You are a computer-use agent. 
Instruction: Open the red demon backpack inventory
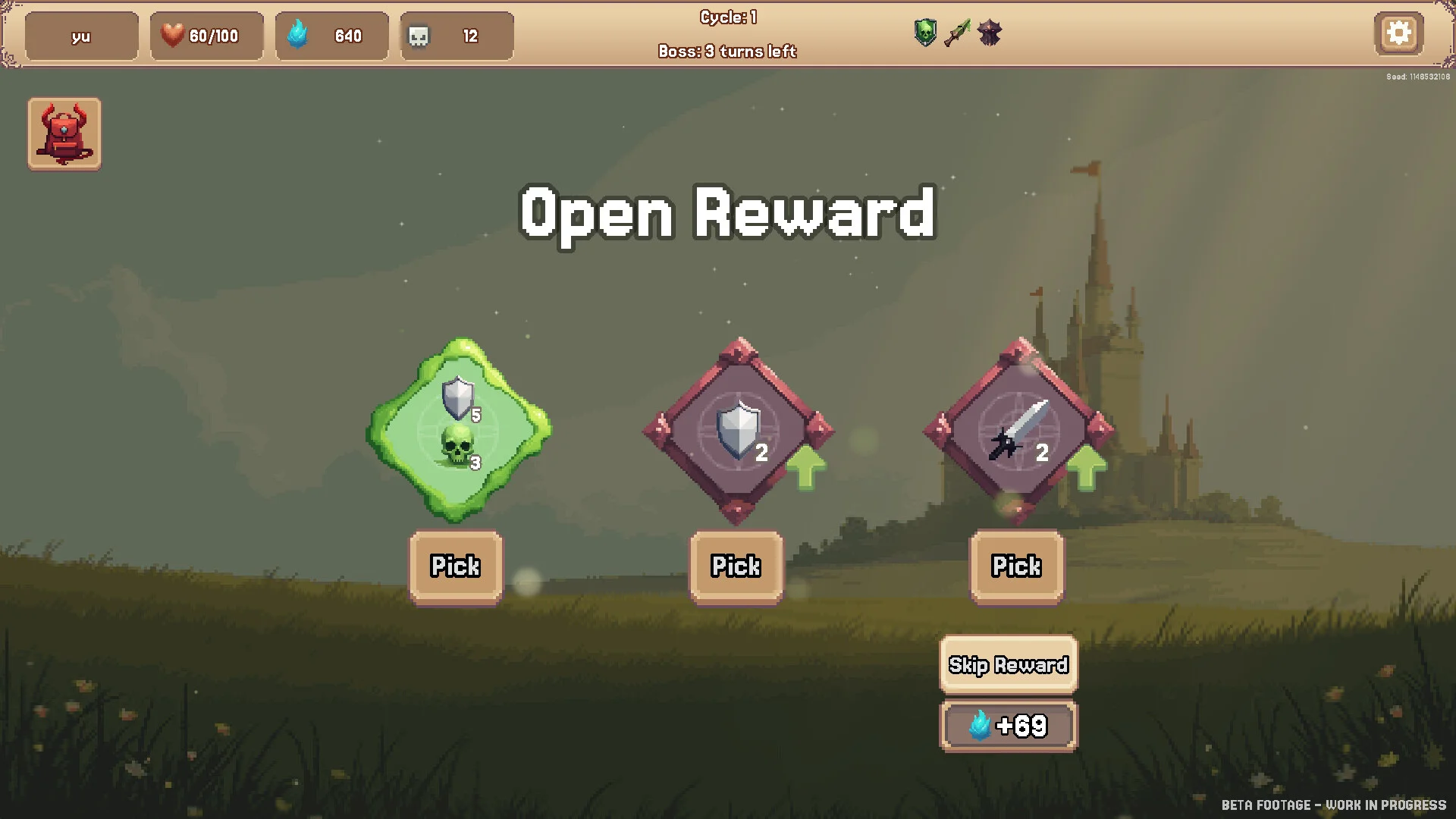[x=64, y=133]
